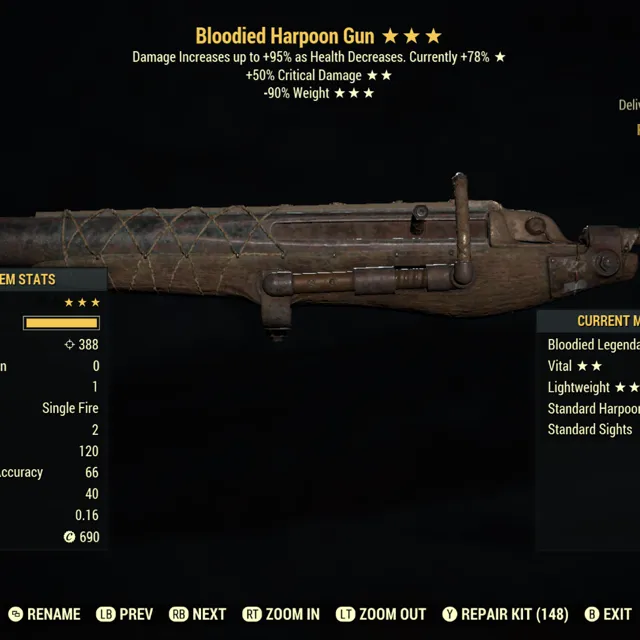
Task: Choose Zoom In on the weapon
Action: click(x=282, y=614)
